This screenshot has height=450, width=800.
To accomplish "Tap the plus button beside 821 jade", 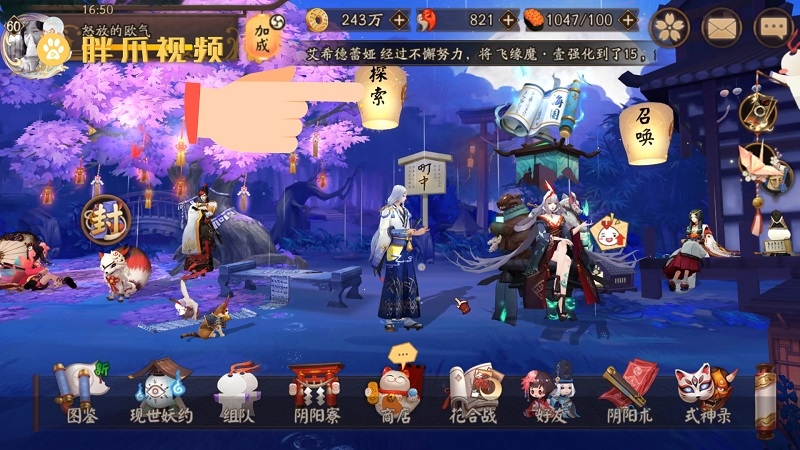I will tap(508, 19).
